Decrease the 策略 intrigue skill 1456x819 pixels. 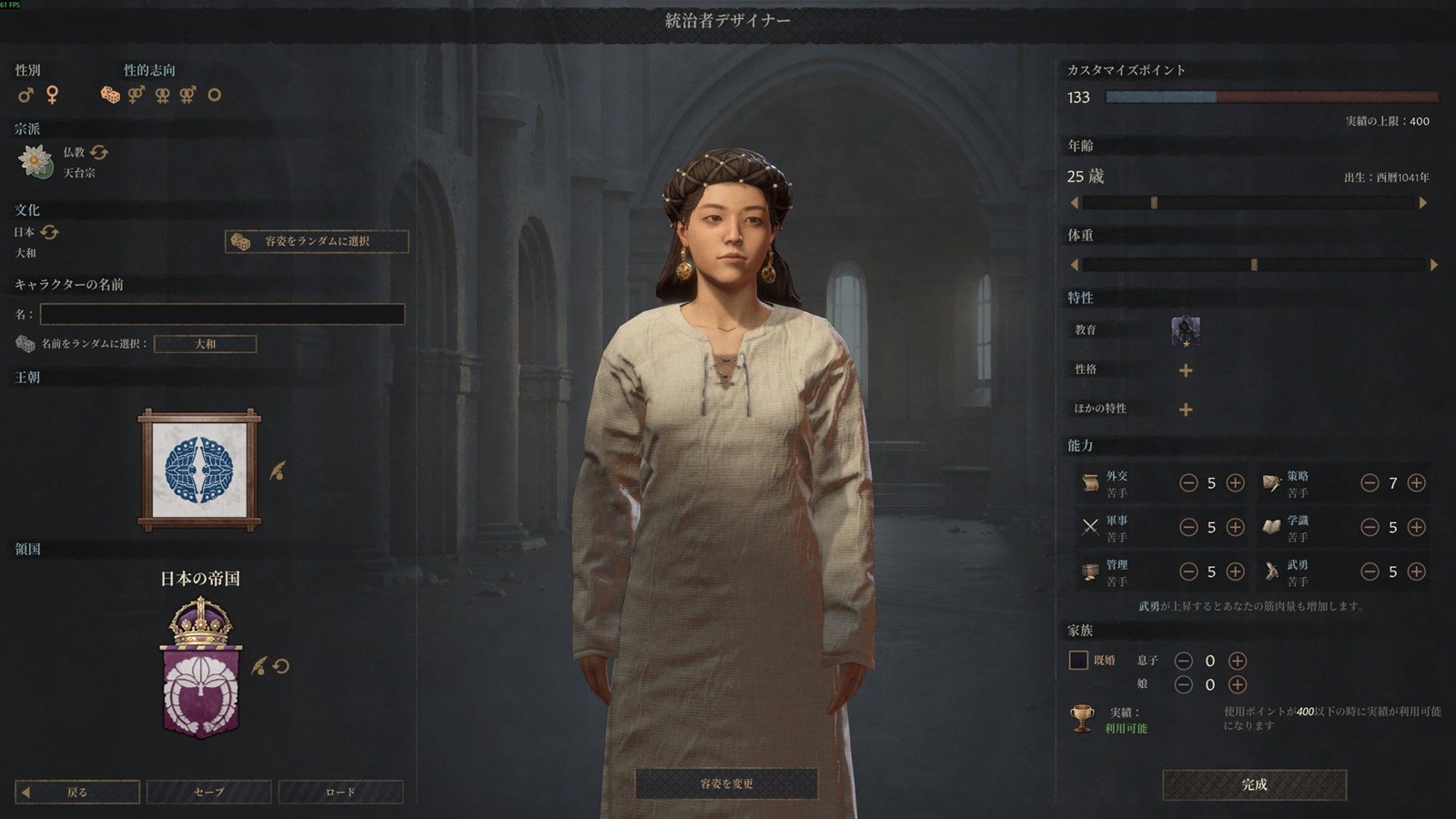click(1370, 483)
